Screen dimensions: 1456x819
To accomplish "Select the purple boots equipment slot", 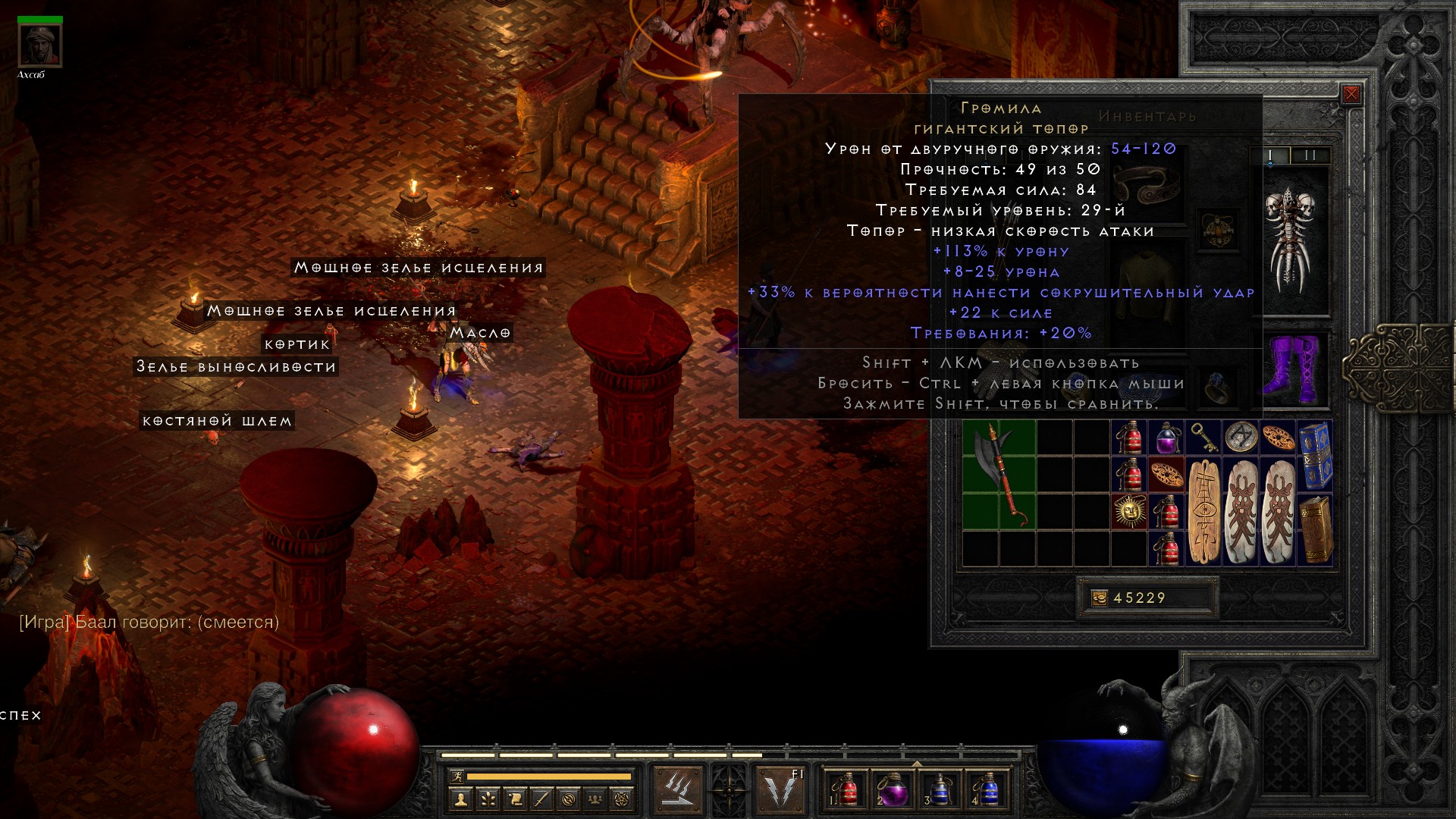I will [1295, 370].
